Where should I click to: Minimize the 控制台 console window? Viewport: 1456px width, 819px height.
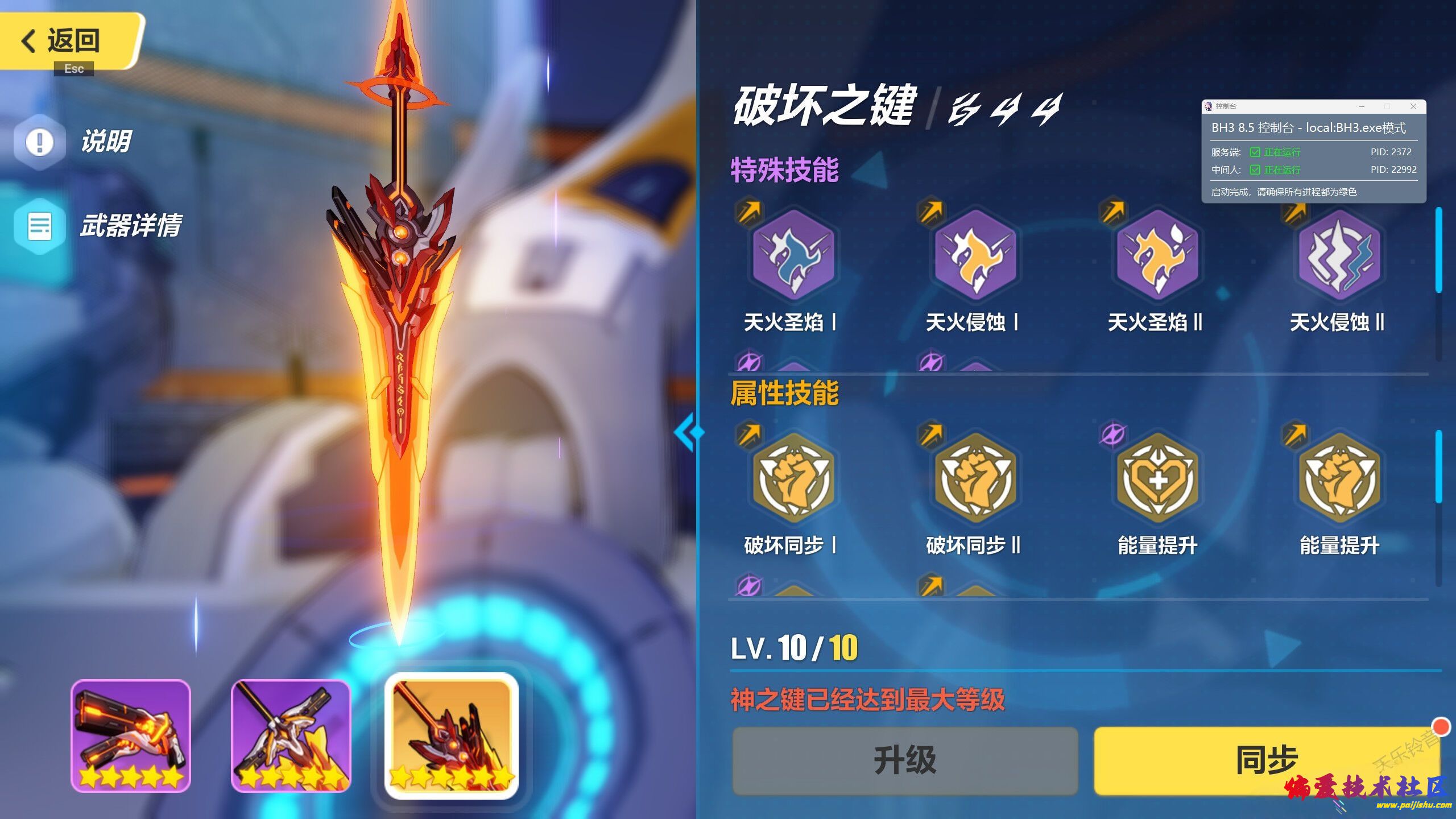(1362, 106)
